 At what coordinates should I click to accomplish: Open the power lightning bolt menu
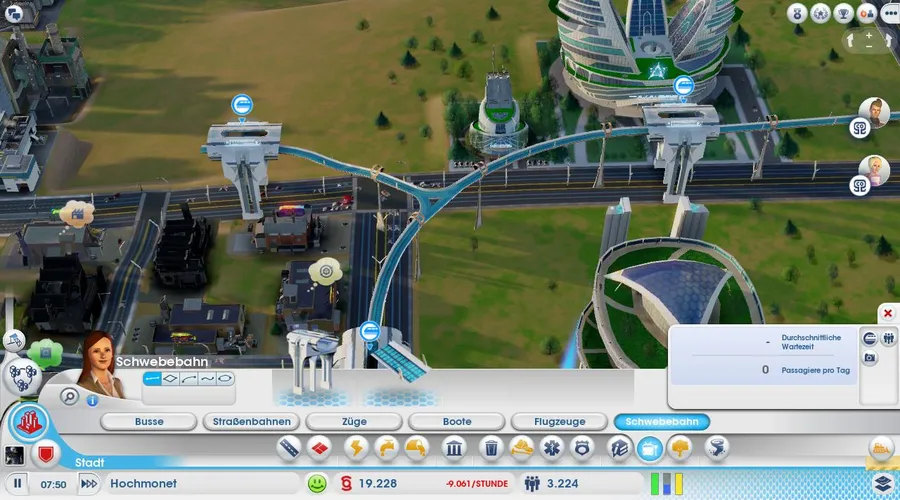pos(356,448)
